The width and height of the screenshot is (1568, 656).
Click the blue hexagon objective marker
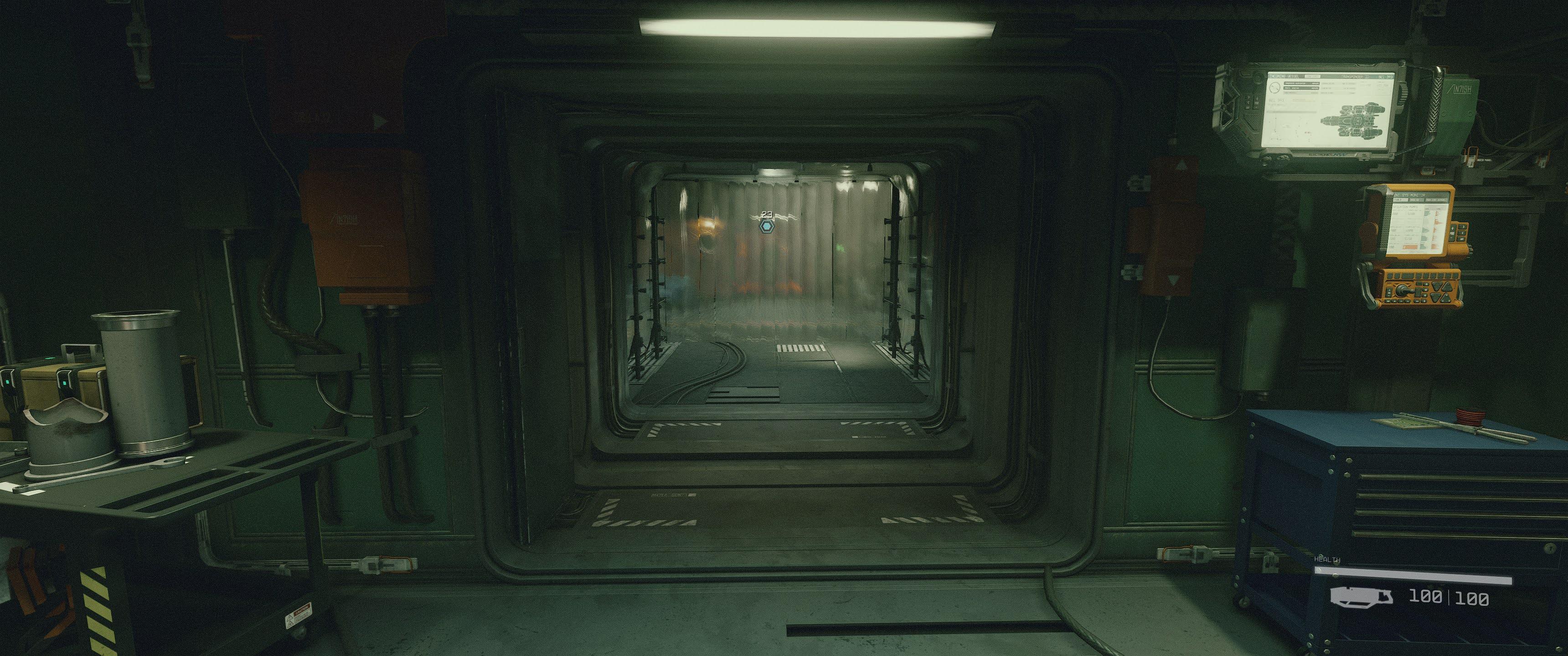pos(766,227)
